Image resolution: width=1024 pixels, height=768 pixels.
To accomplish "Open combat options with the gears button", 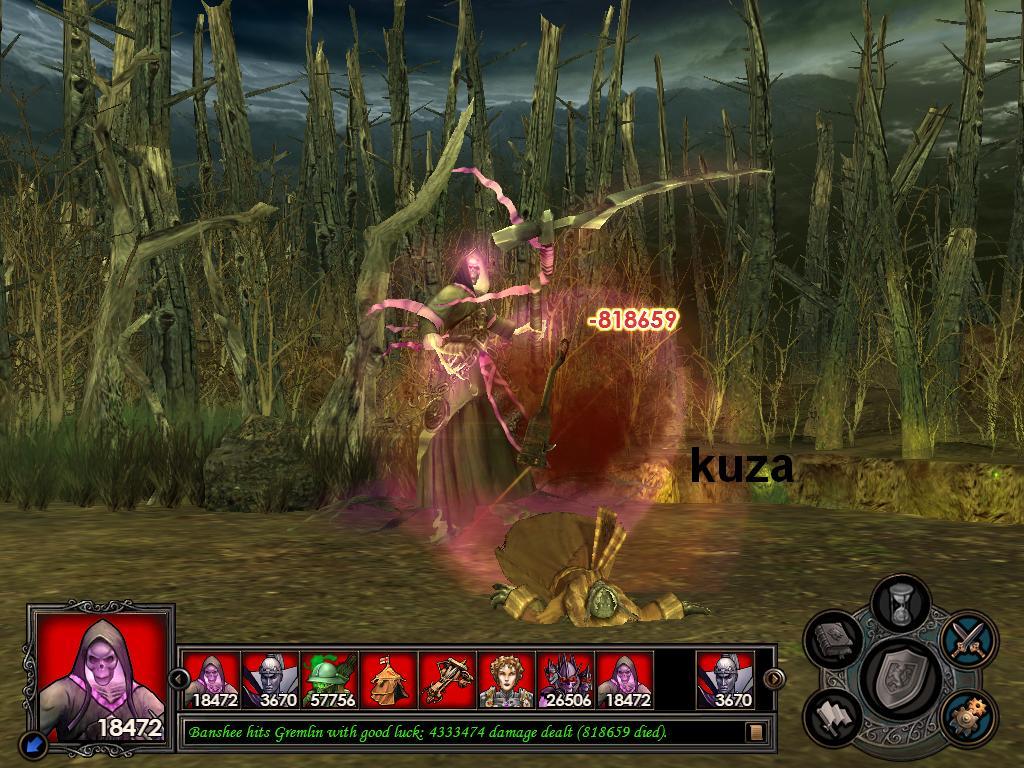I will point(967,716).
